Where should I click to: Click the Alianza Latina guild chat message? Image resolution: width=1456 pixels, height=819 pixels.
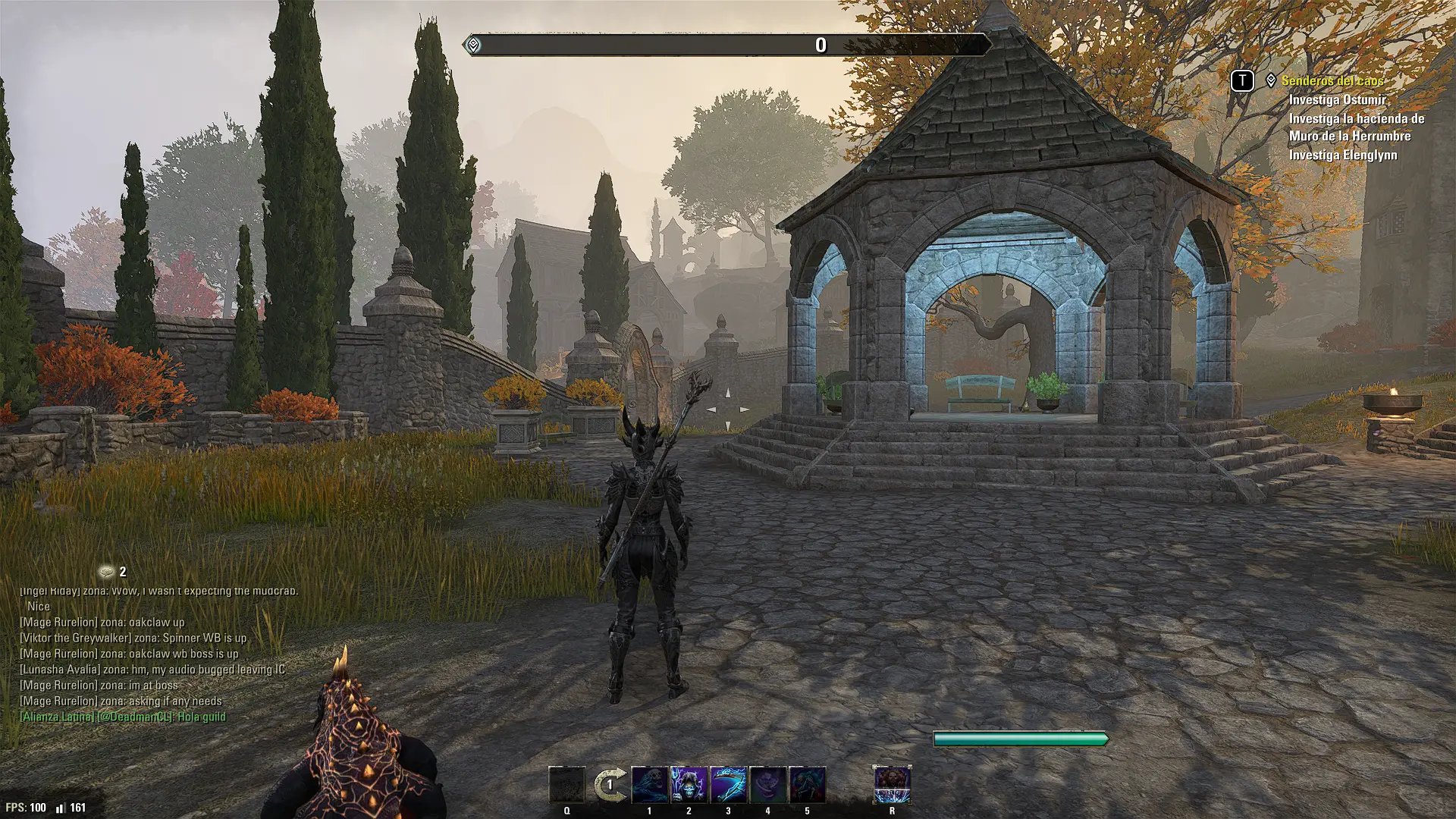(x=123, y=717)
